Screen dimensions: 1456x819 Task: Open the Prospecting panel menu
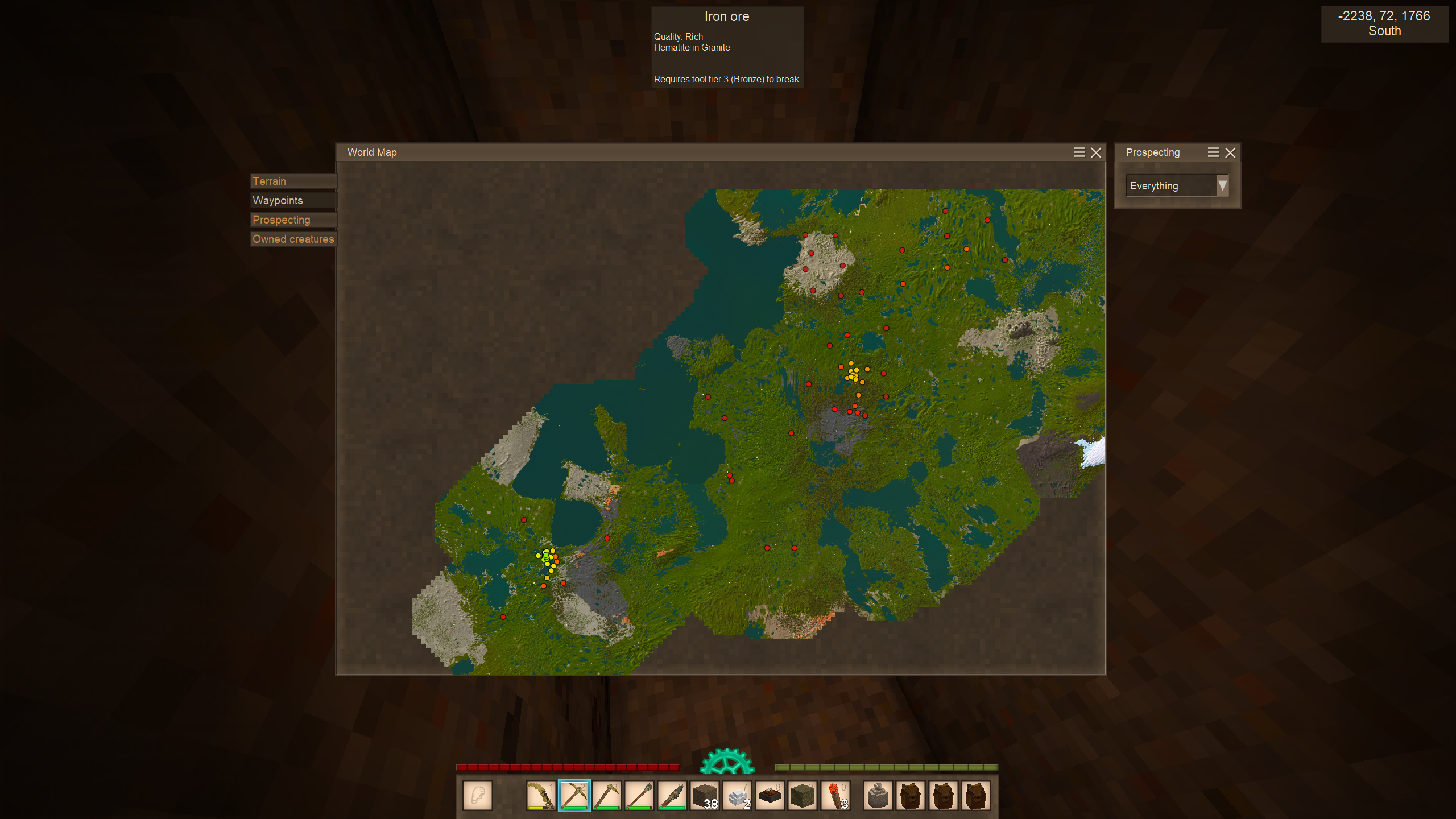pos(1213,152)
